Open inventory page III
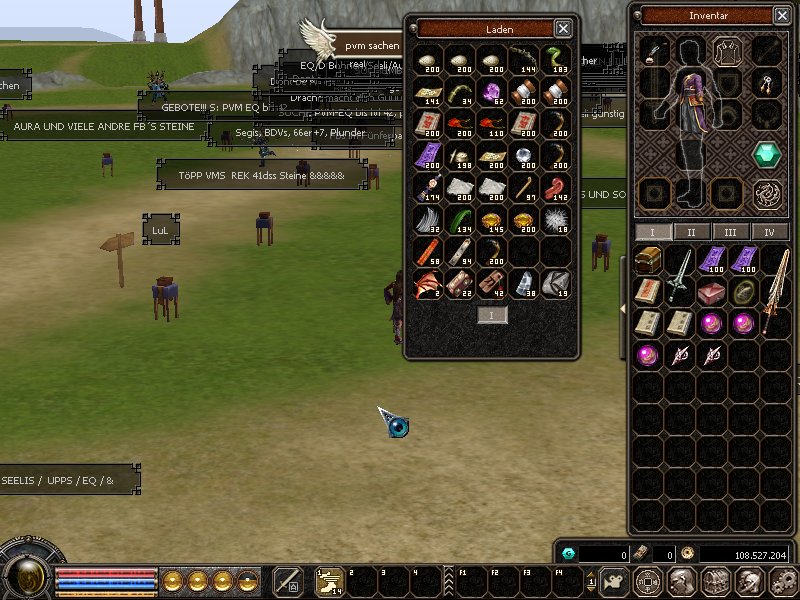 tap(730, 232)
